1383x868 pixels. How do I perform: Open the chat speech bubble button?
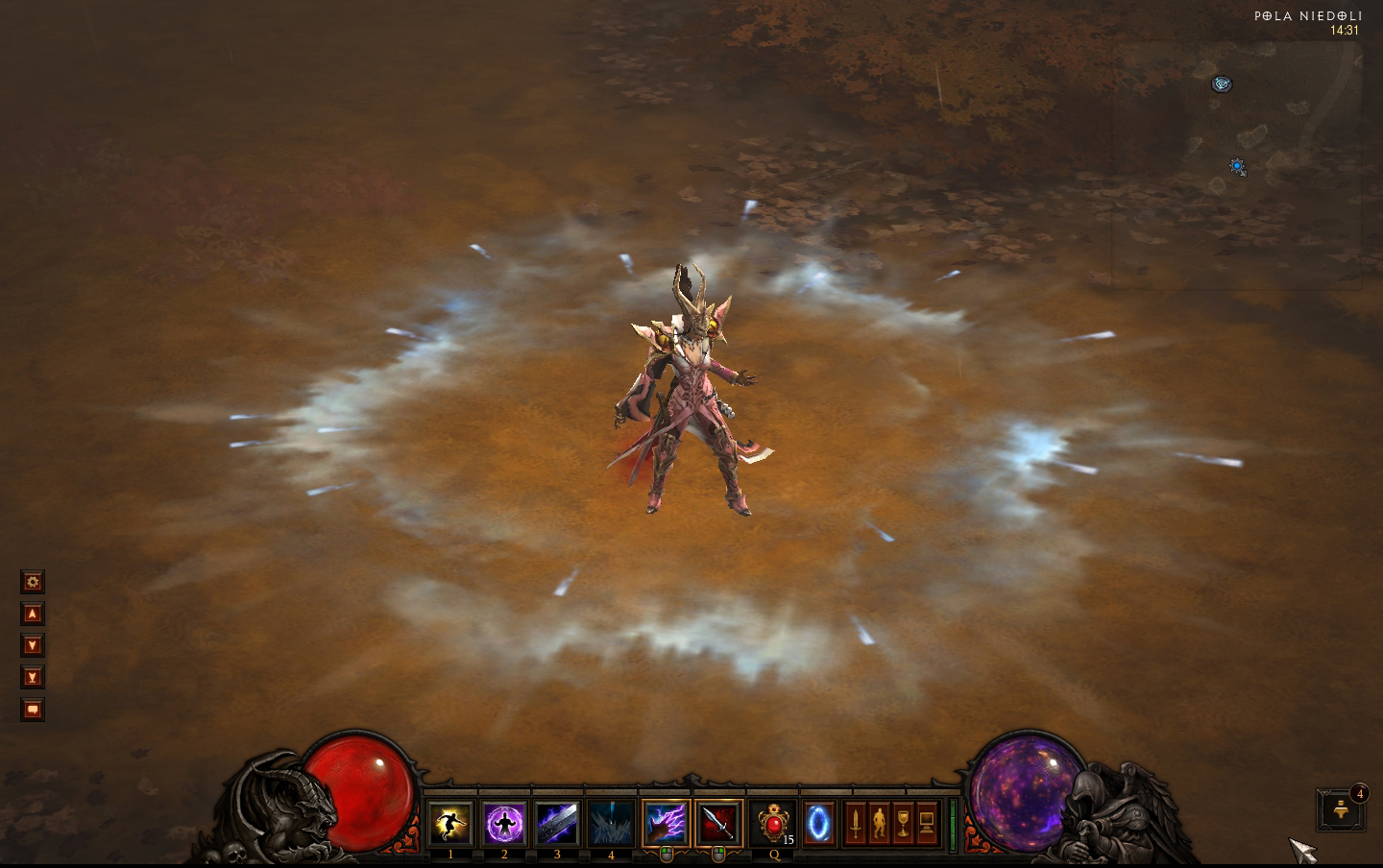click(33, 710)
